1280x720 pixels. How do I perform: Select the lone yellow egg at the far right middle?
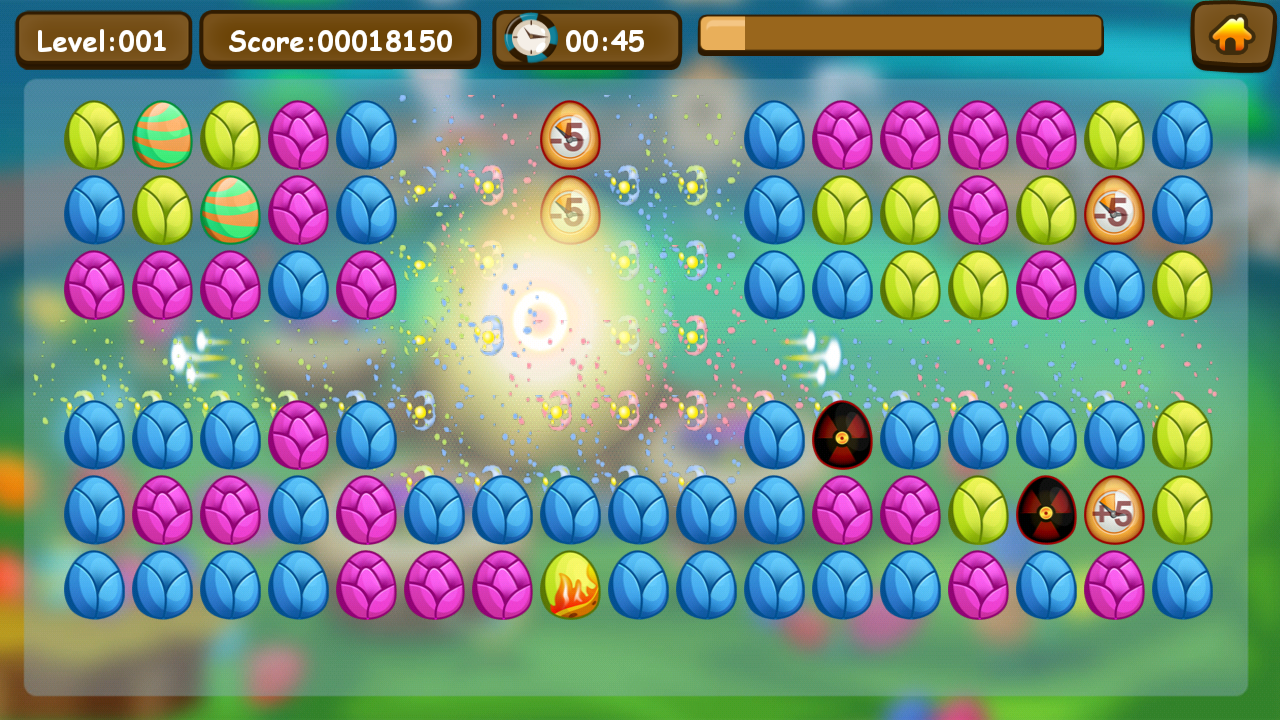(x=1183, y=436)
